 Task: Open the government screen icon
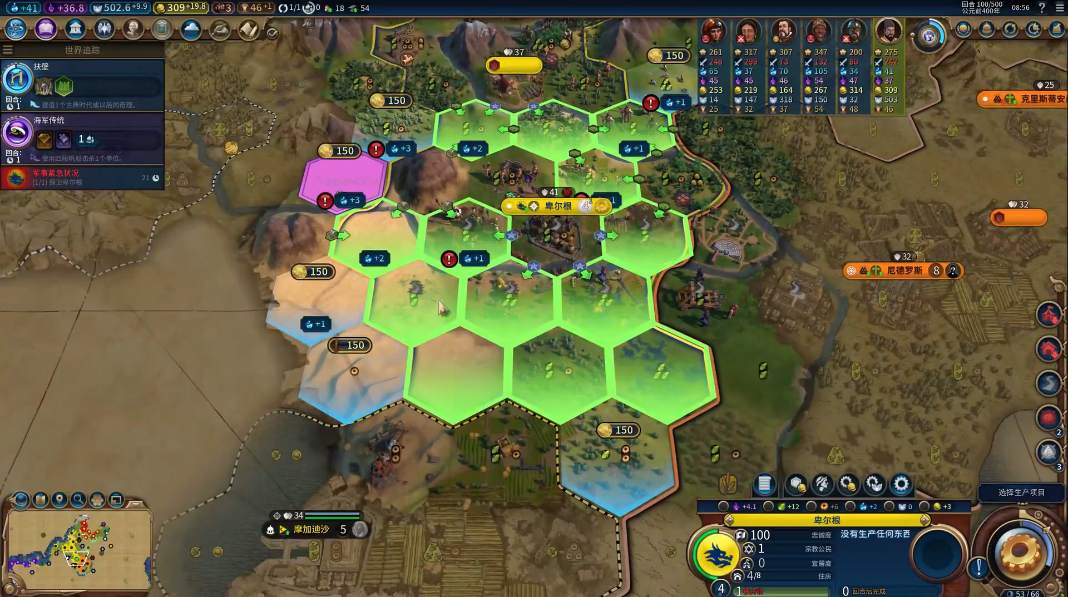(75, 29)
